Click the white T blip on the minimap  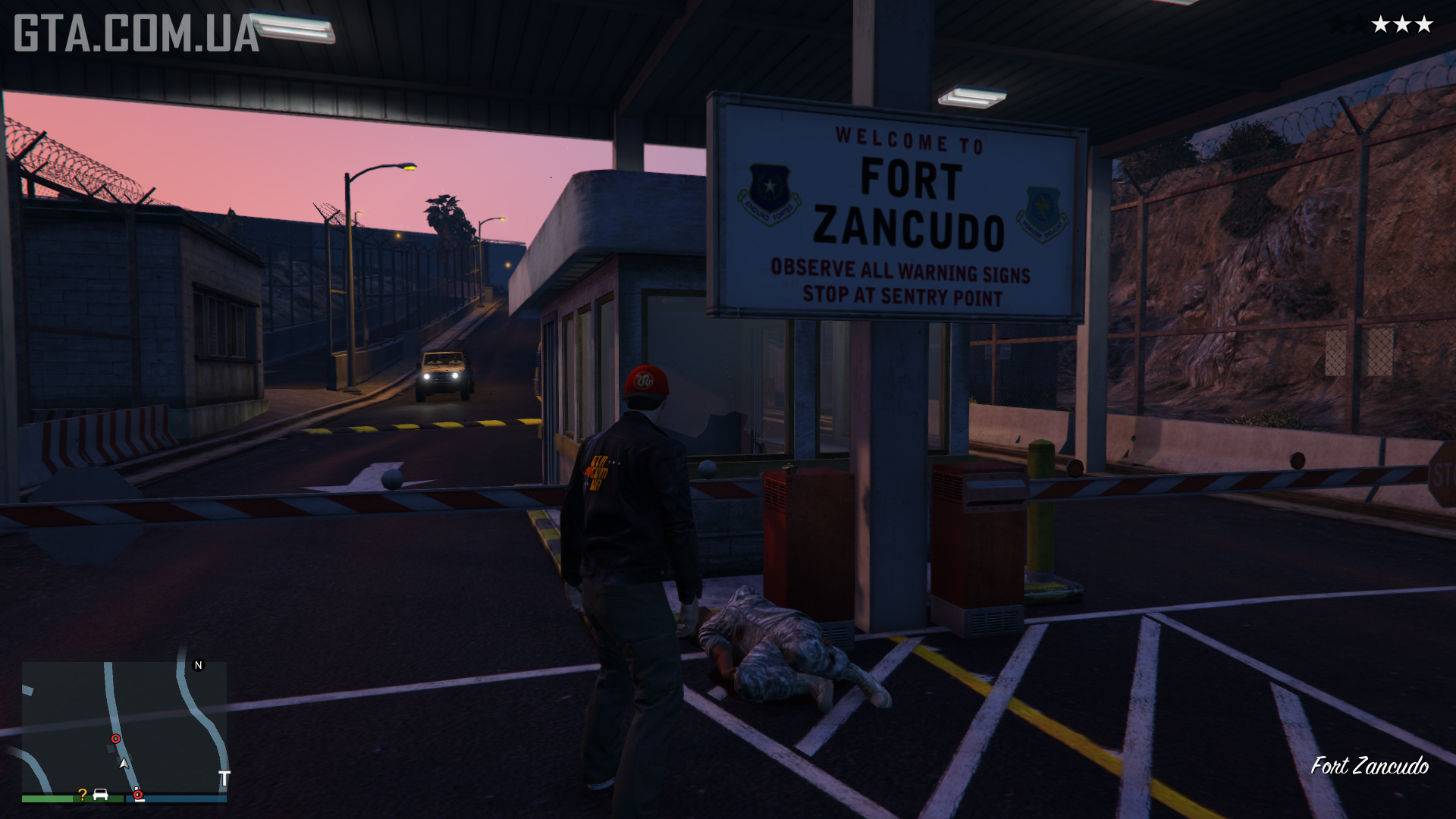(224, 779)
